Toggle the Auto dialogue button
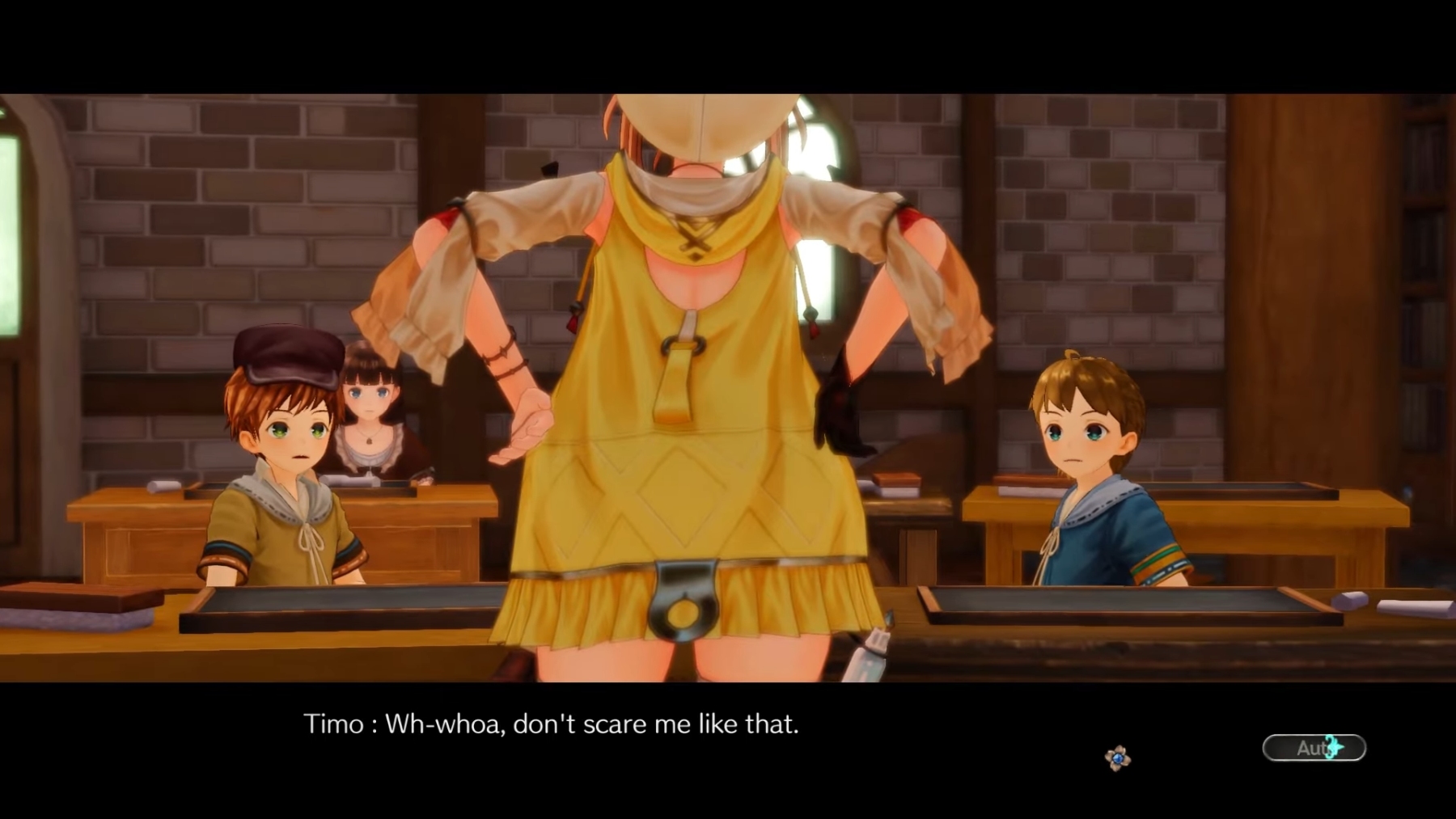The width and height of the screenshot is (1456, 819). click(x=1314, y=748)
